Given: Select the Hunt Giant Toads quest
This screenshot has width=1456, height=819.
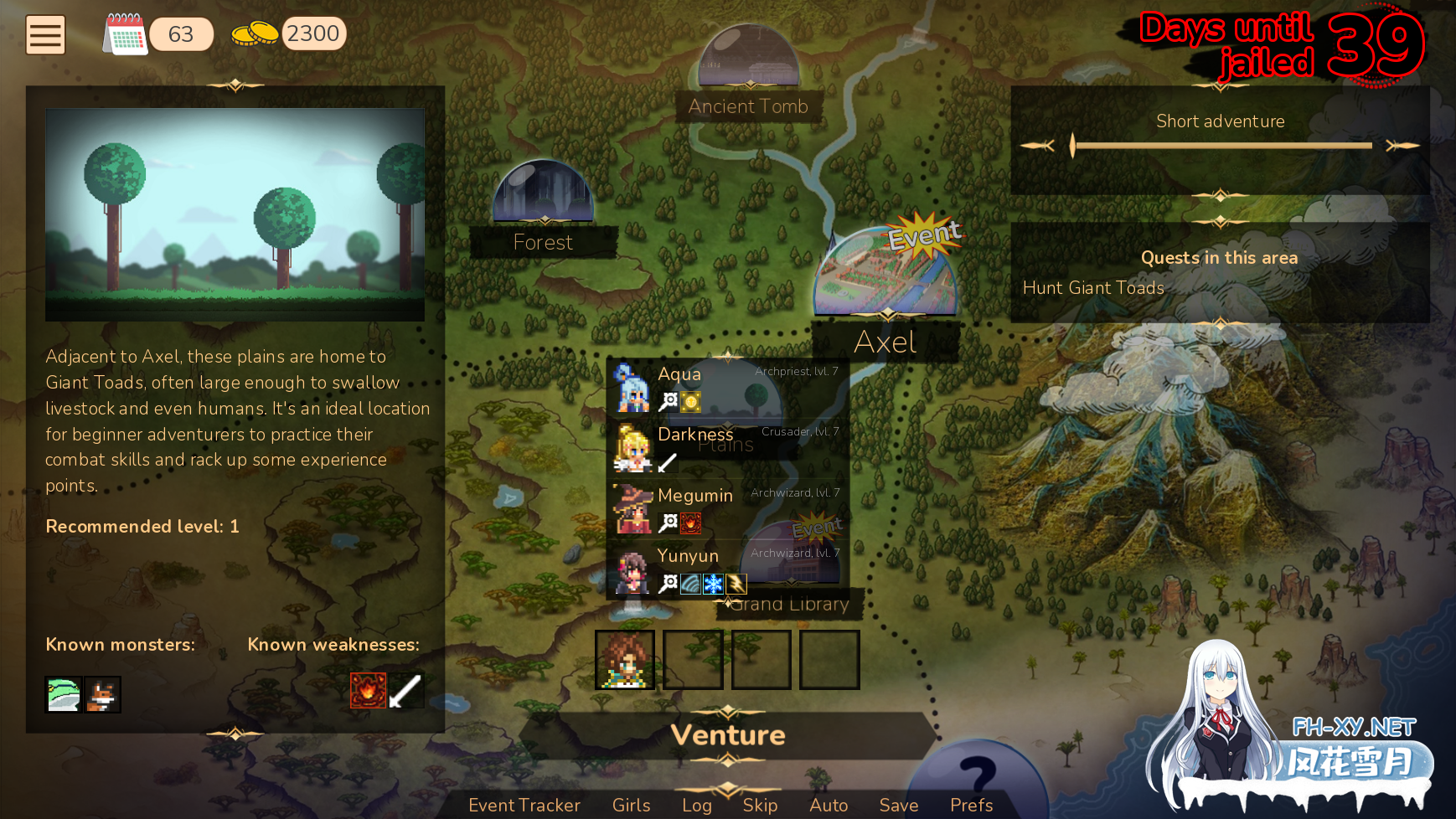Looking at the screenshot, I should (x=1093, y=287).
